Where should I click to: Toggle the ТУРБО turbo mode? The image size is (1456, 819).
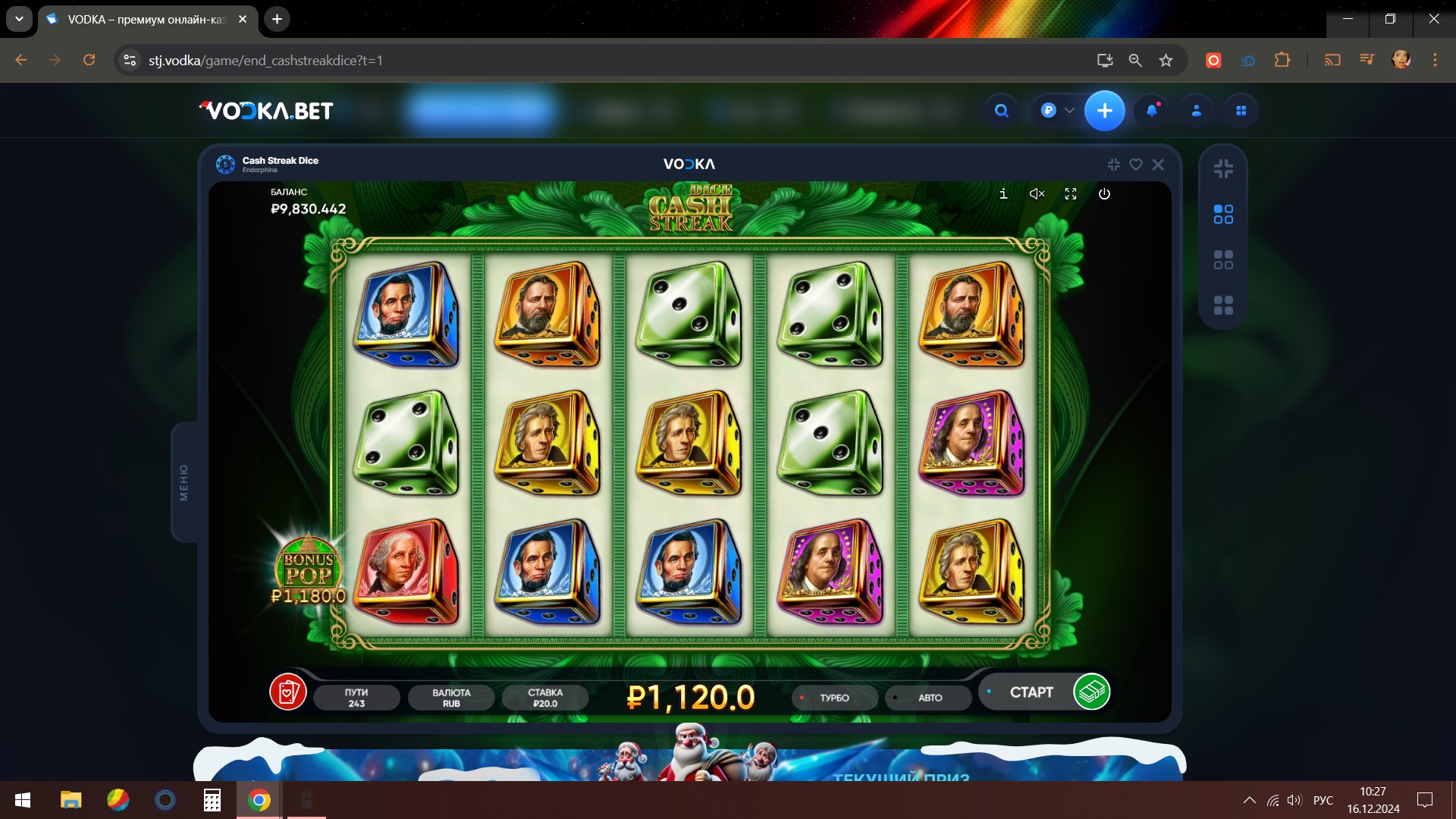[x=834, y=698]
